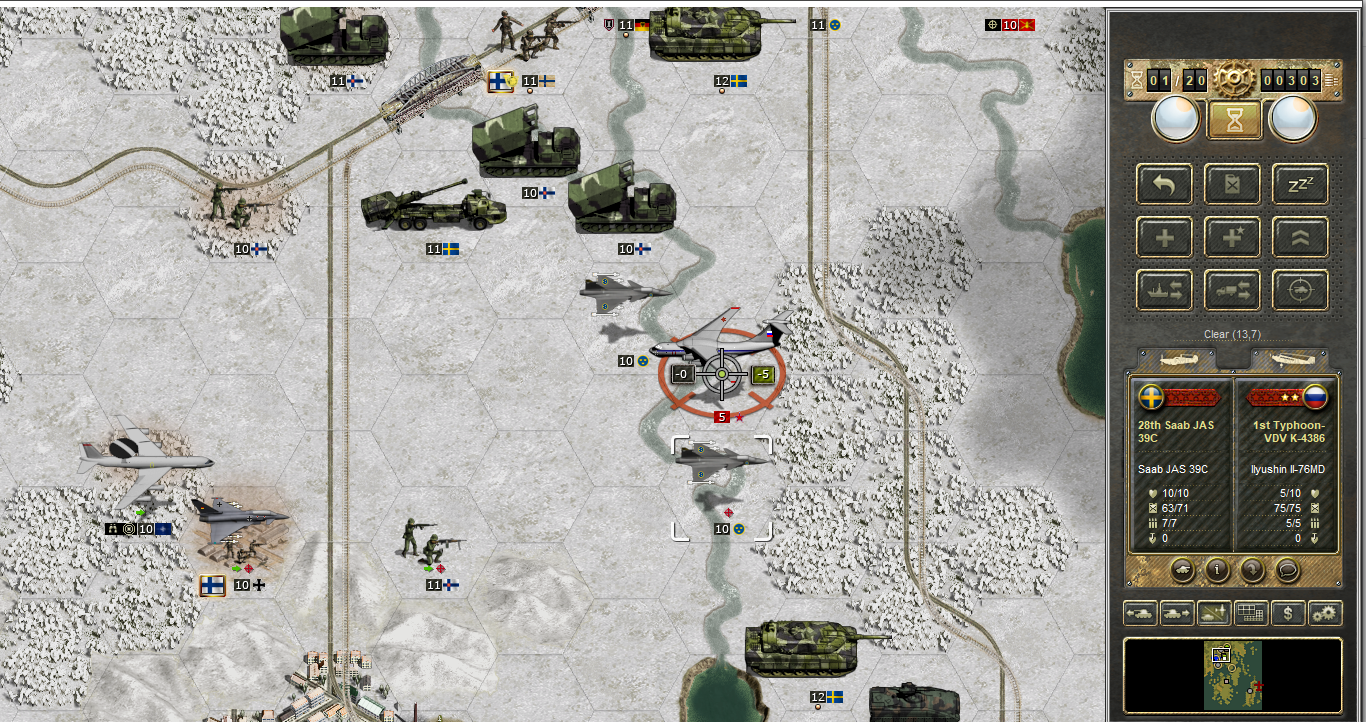Open the dollar sign purchase screen

pyautogui.click(x=1287, y=613)
